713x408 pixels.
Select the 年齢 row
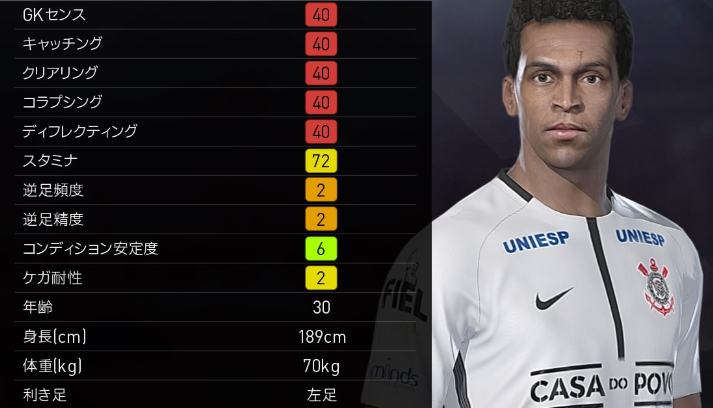(215, 307)
